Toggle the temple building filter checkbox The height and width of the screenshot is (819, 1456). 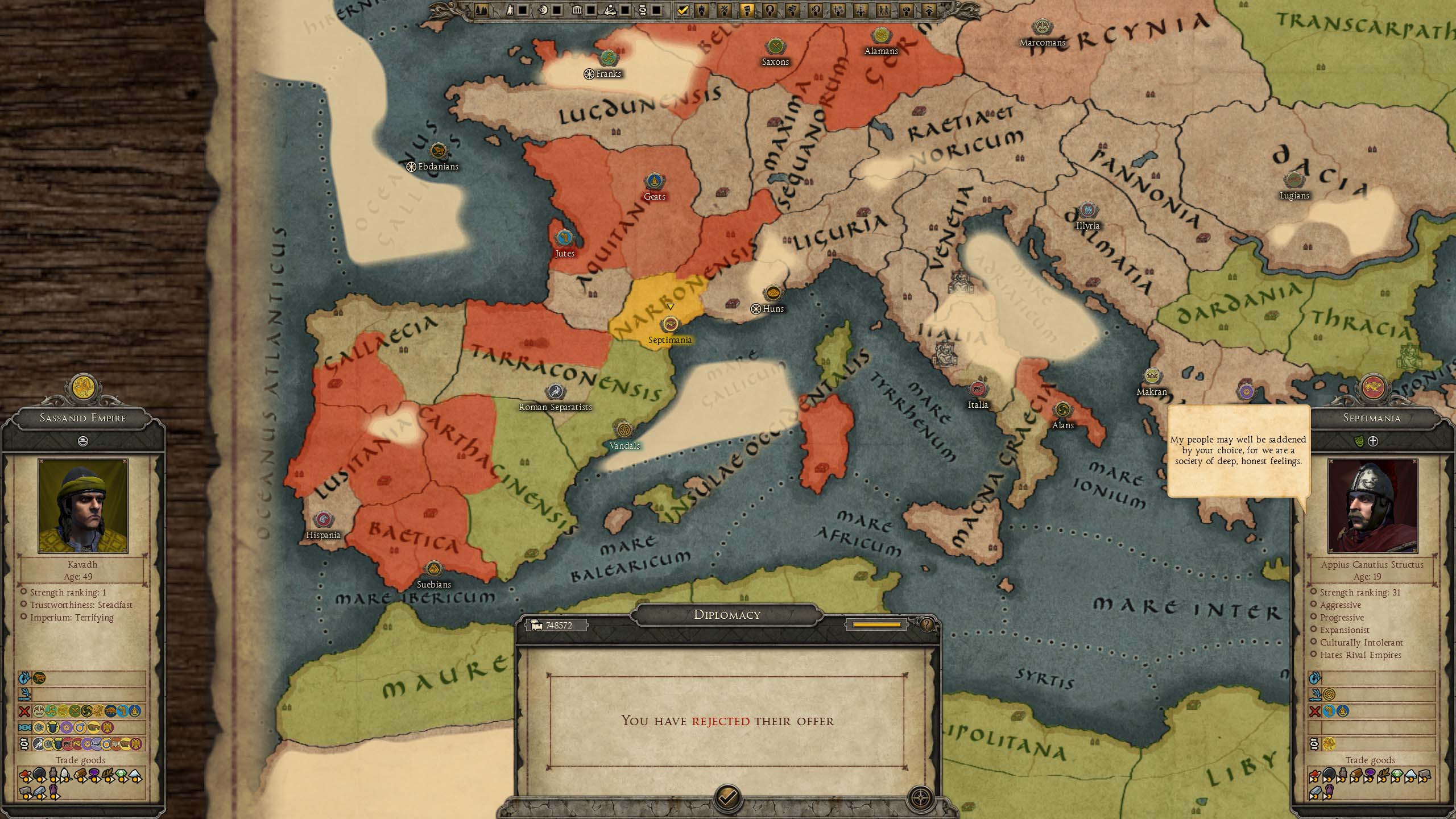click(591, 10)
